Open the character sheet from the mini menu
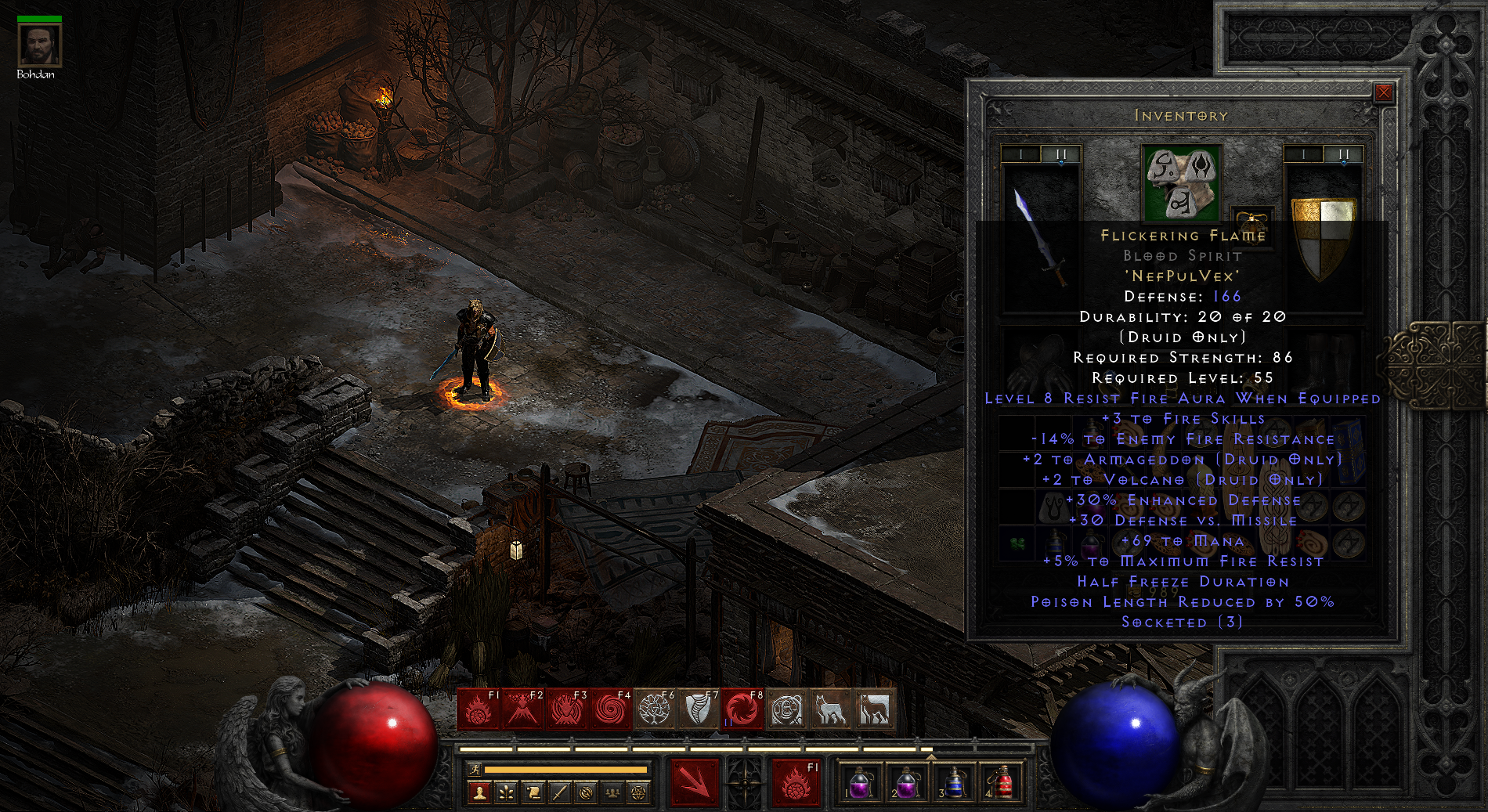This screenshot has height=812, width=1488. tap(480, 793)
